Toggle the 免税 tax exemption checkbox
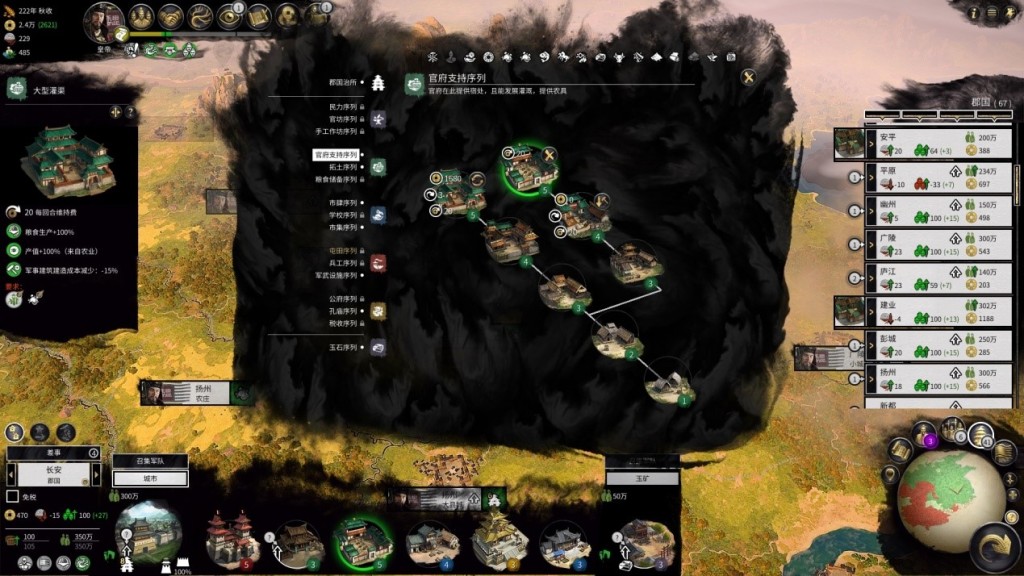The height and width of the screenshot is (576, 1024). 13,496
